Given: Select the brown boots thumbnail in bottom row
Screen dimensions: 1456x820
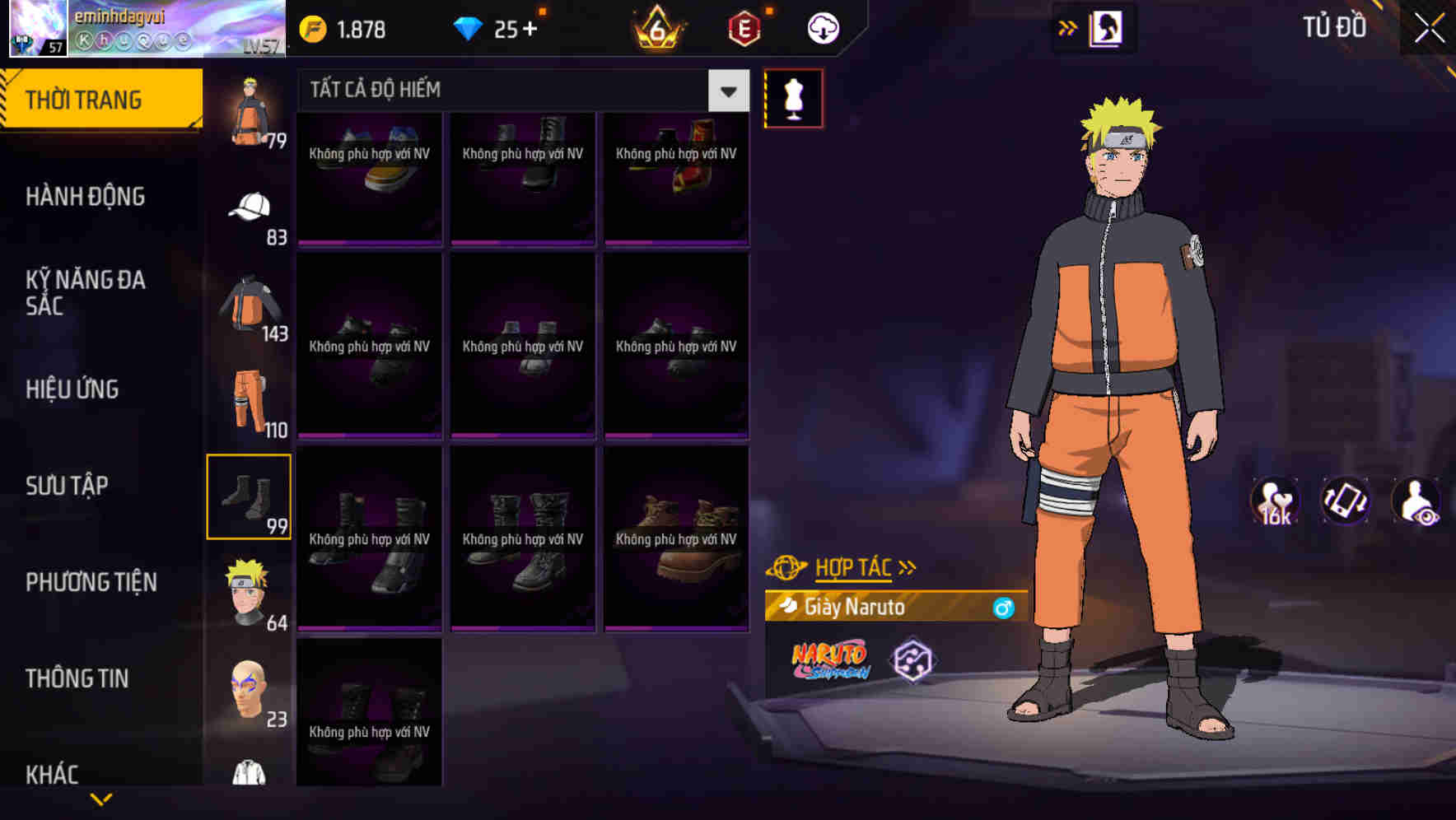Looking at the screenshot, I should tap(676, 539).
